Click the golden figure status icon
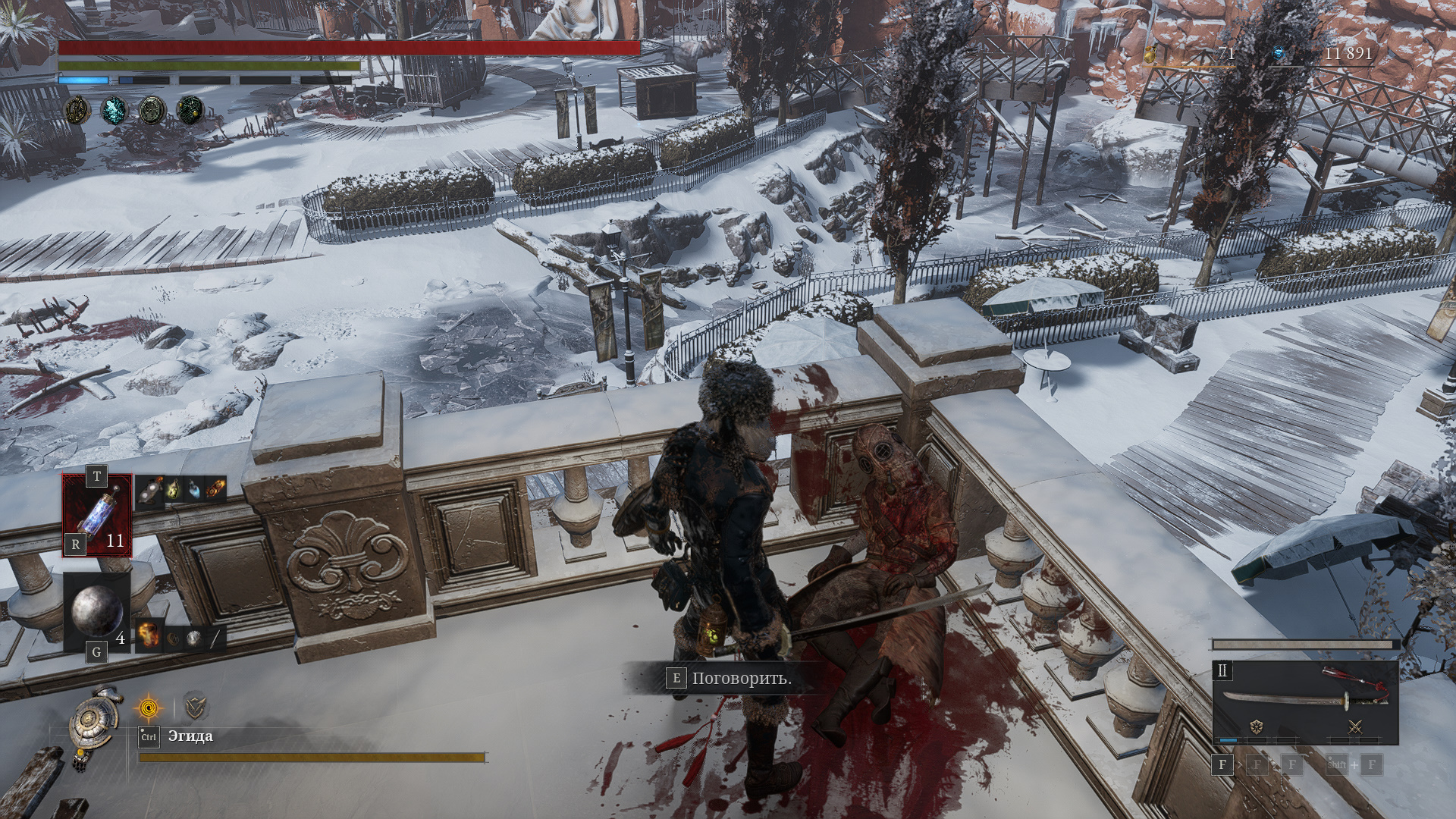Screen dimensions: 1456x819 click(77, 111)
